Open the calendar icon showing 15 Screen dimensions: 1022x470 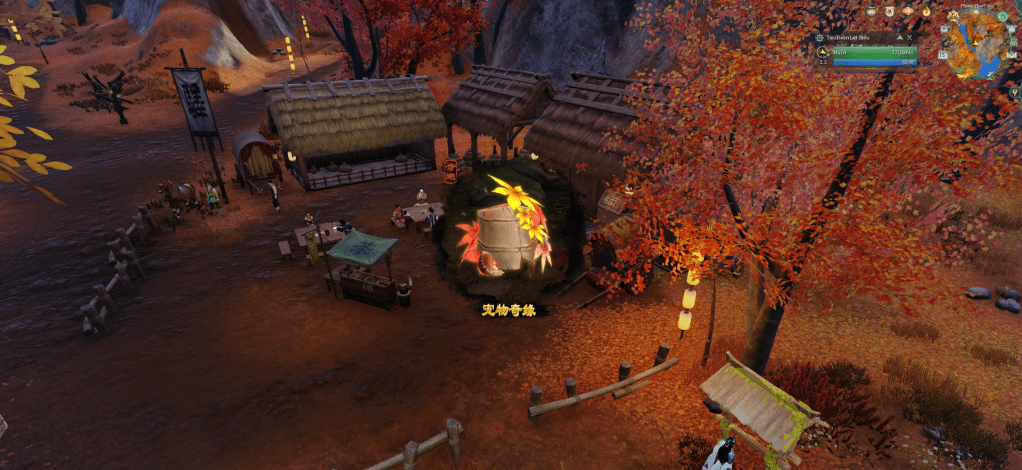[943, 55]
